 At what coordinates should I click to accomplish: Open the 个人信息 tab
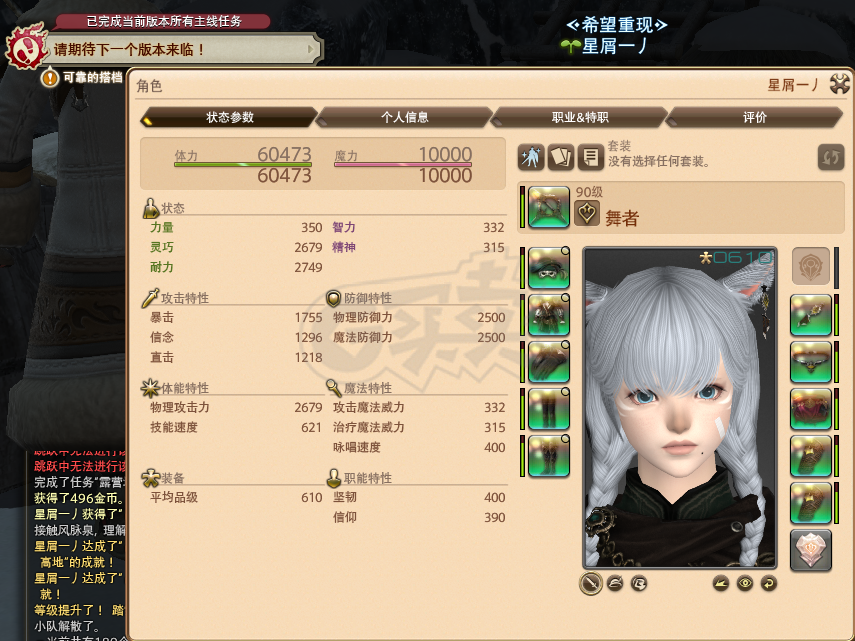click(x=404, y=117)
